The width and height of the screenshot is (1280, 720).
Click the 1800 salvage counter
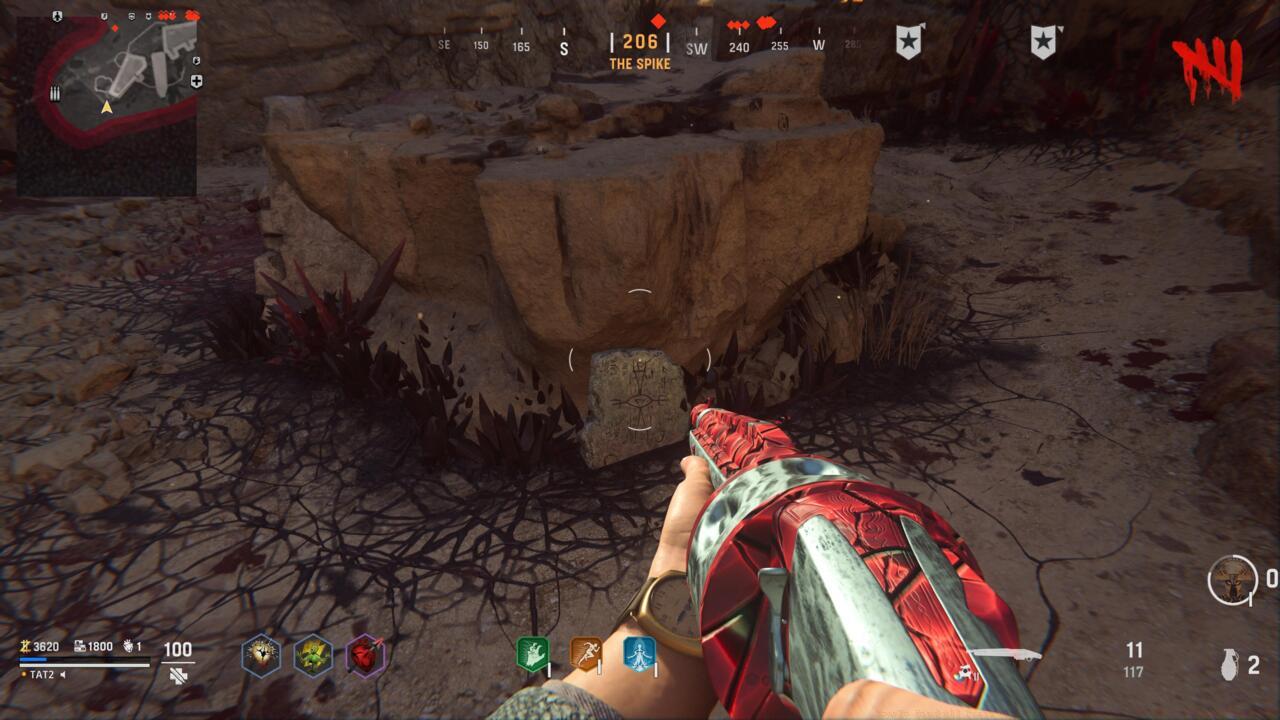(x=100, y=647)
